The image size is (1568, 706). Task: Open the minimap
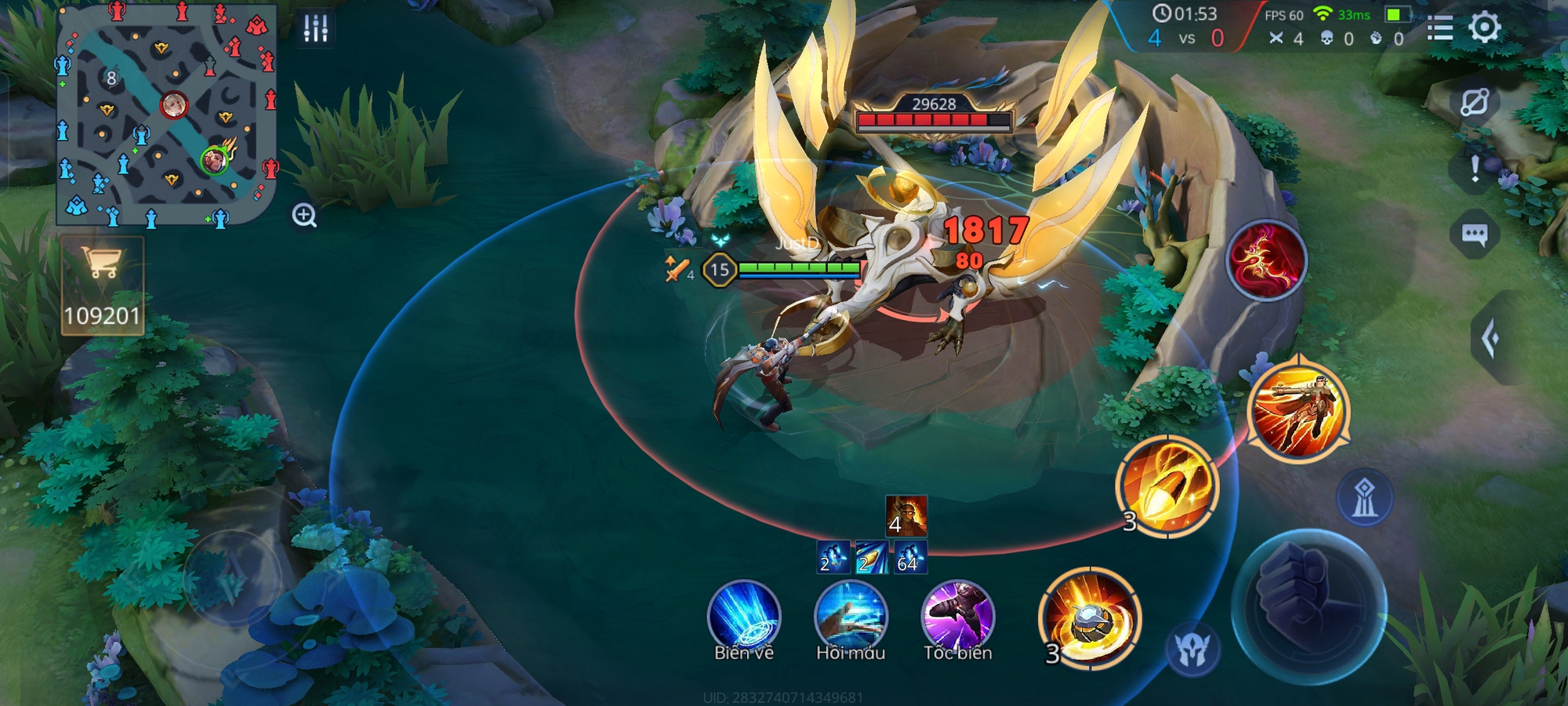pyautogui.click(x=167, y=115)
